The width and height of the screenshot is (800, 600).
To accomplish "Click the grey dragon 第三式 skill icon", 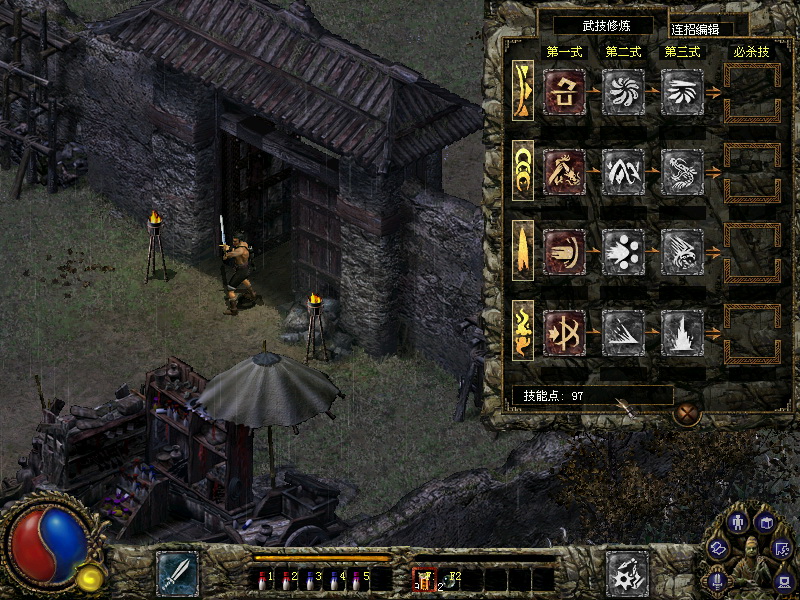I will point(682,172).
